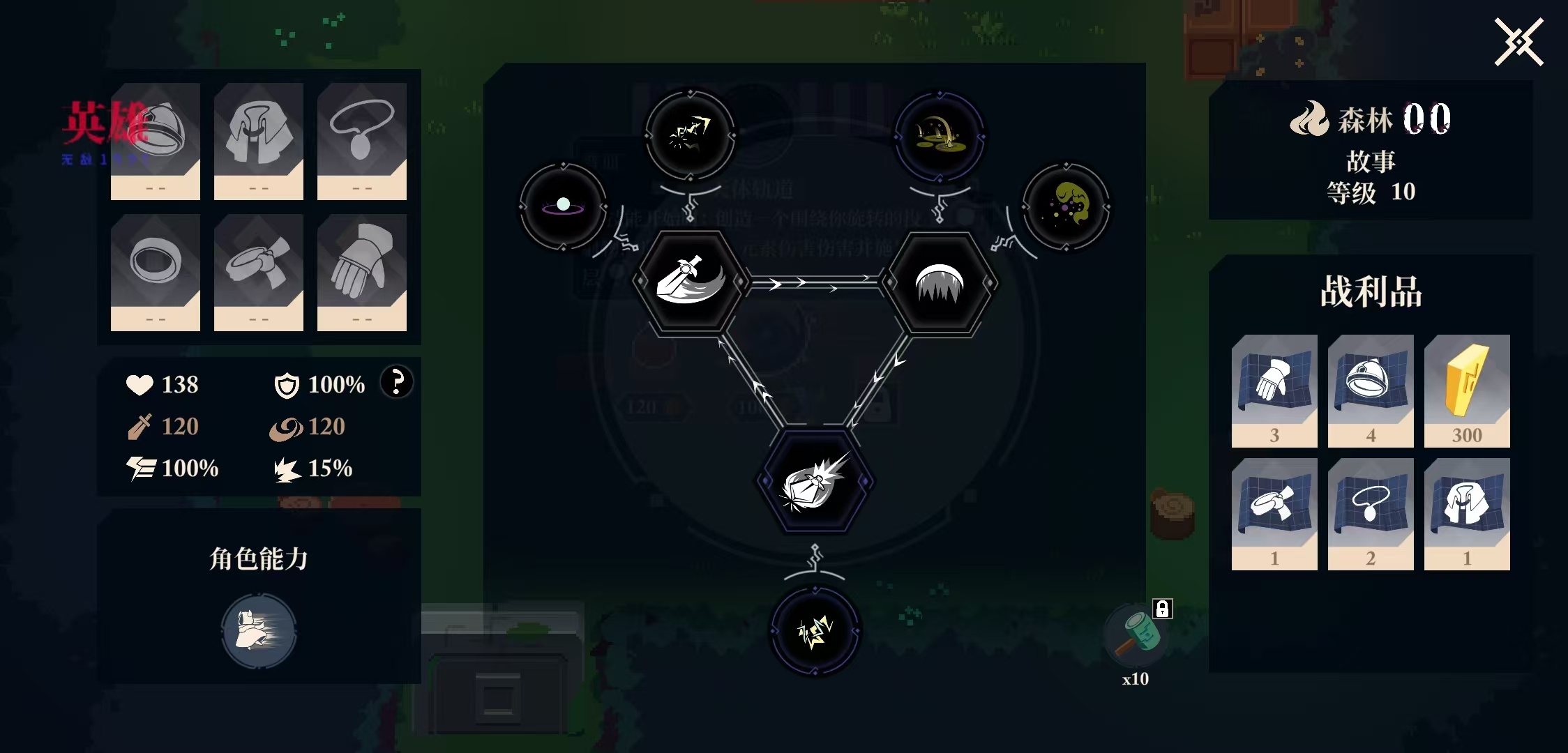Select the yellow puddle splash rune node
Screen dimensions: 1568x753
(x=939, y=135)
